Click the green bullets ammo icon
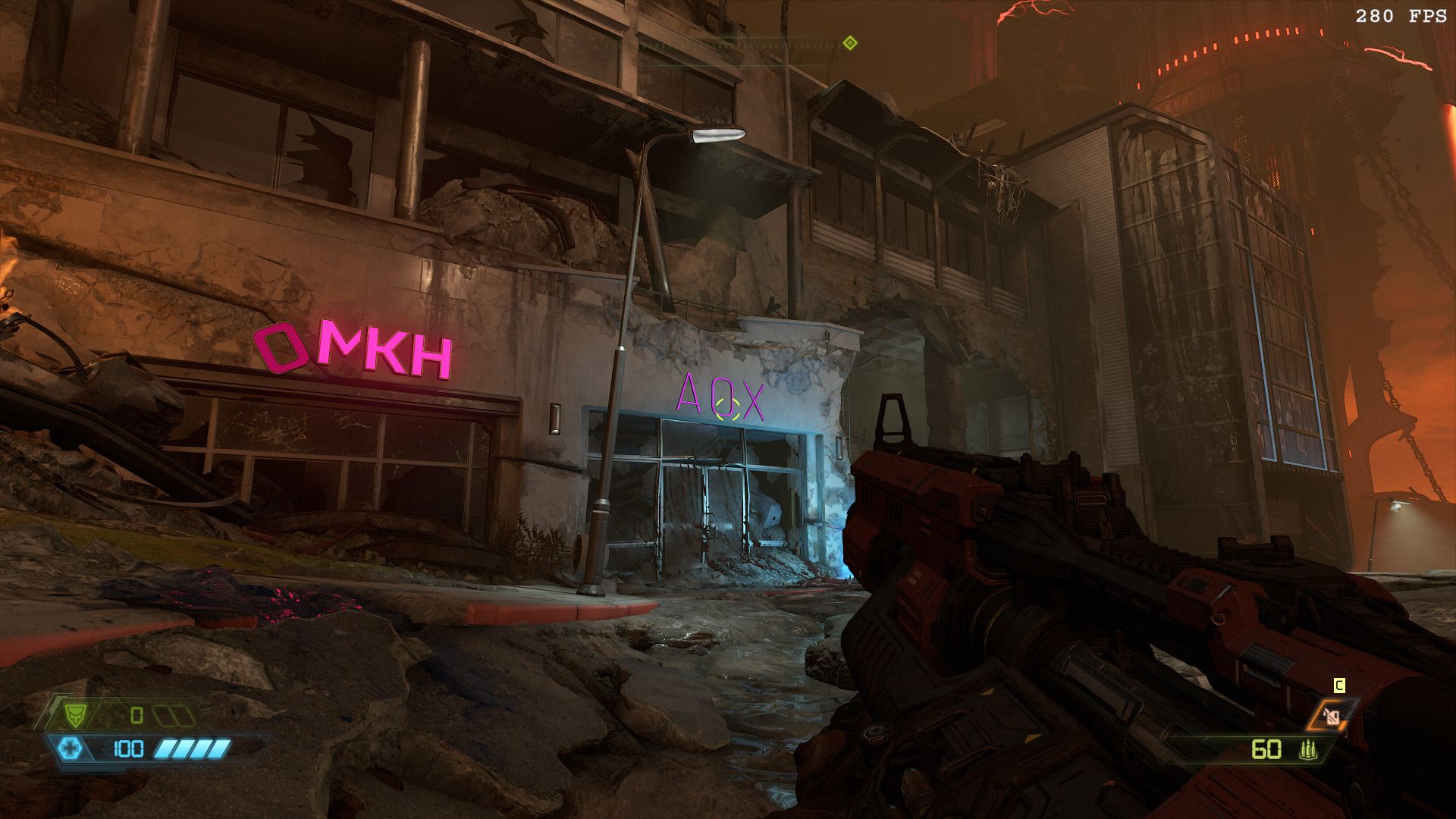This screenshot has width=1456, height=819. pyautogui.click(x=1308, y=750)
